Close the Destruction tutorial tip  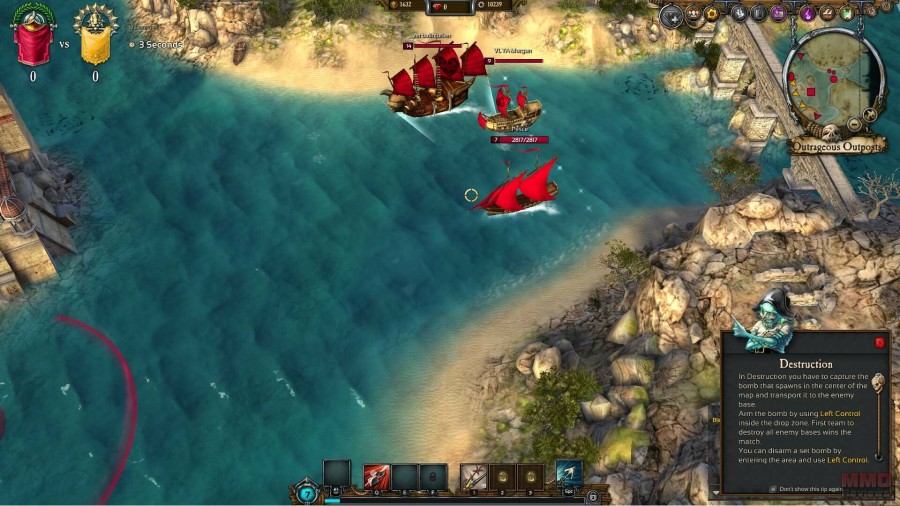(x=880, y=342)
